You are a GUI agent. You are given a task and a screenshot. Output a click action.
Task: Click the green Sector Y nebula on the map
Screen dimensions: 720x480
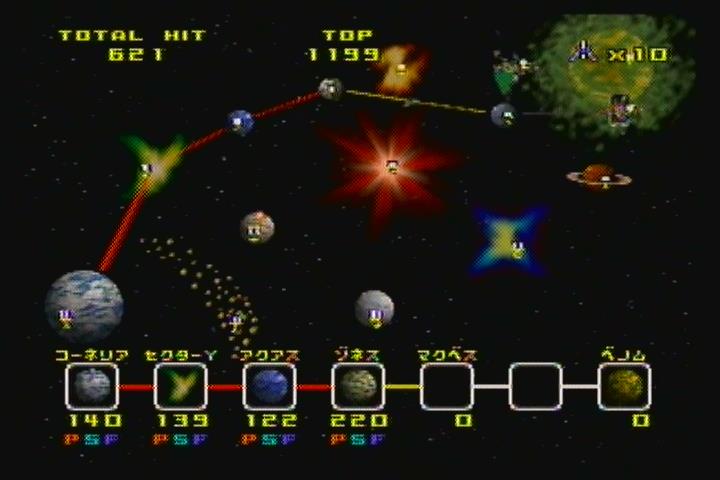(x=150, y=166)
